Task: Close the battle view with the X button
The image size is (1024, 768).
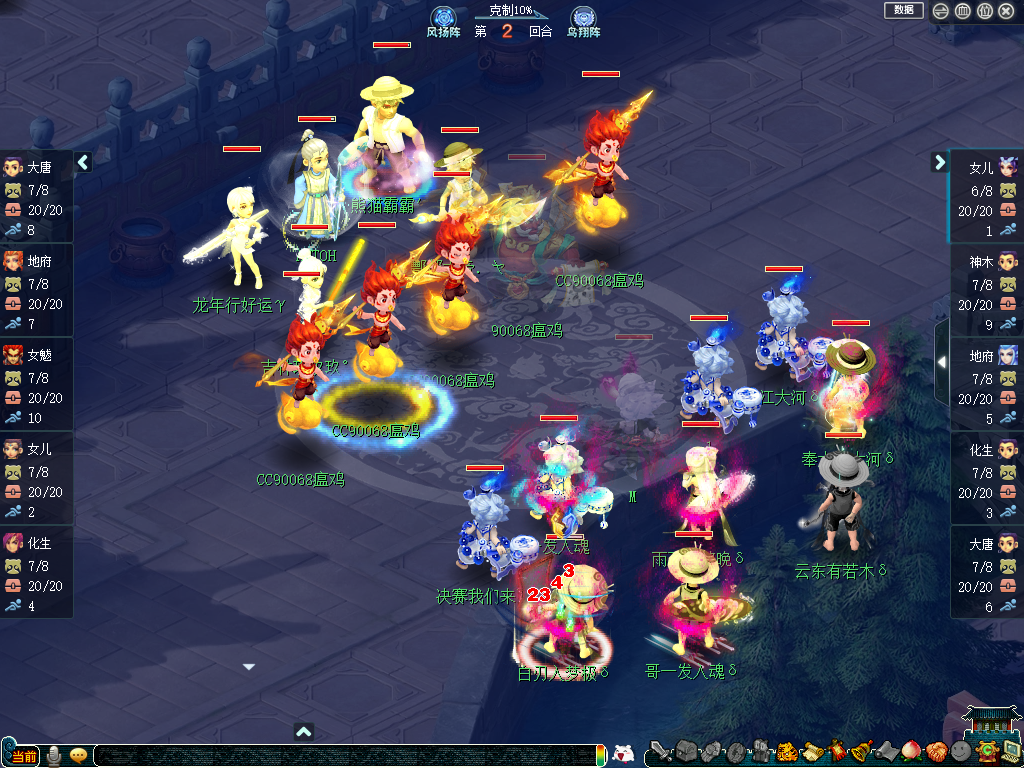Action: click(x=1005, y=11)
